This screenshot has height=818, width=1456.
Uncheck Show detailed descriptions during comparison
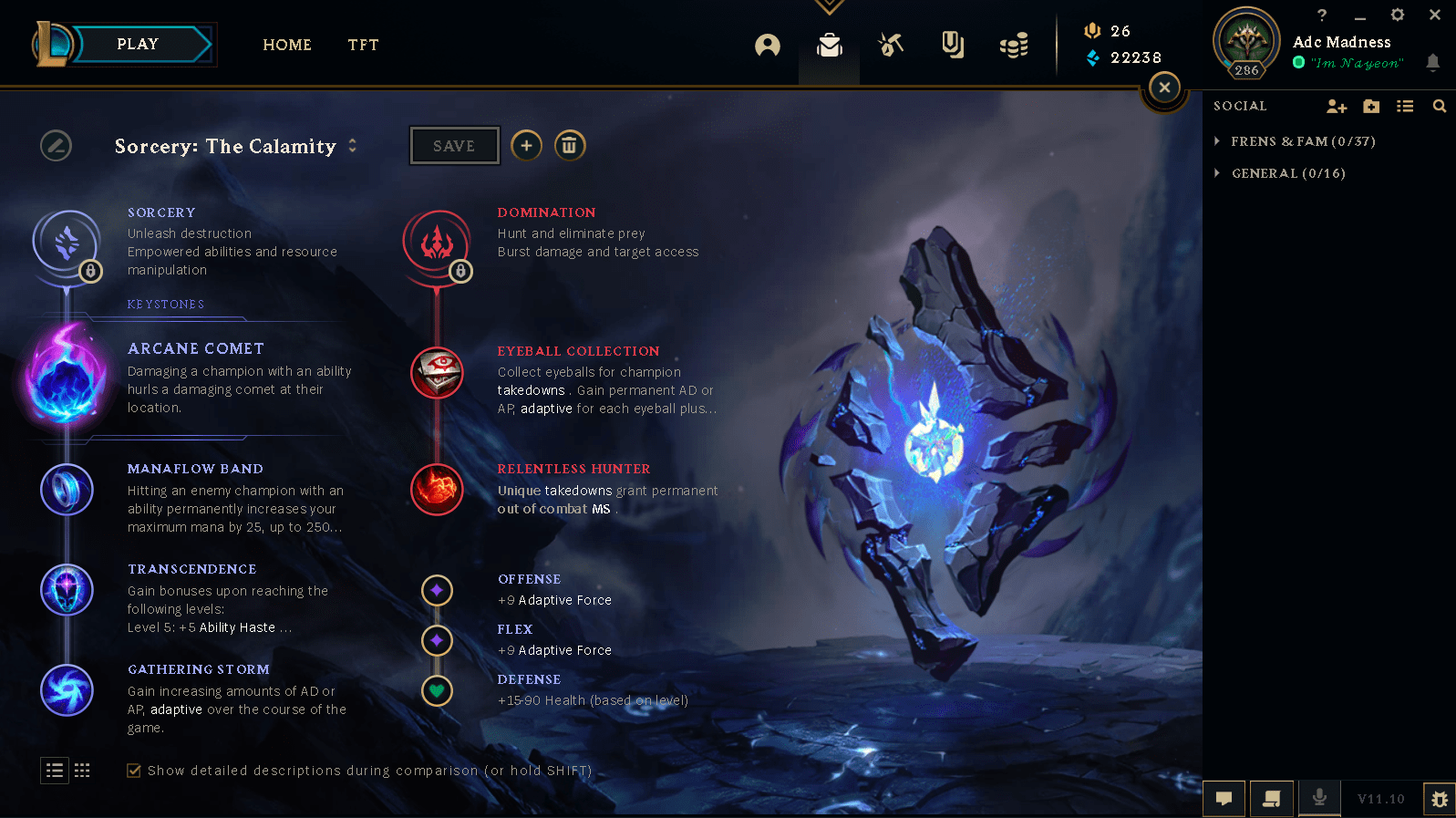coord(133,771)
